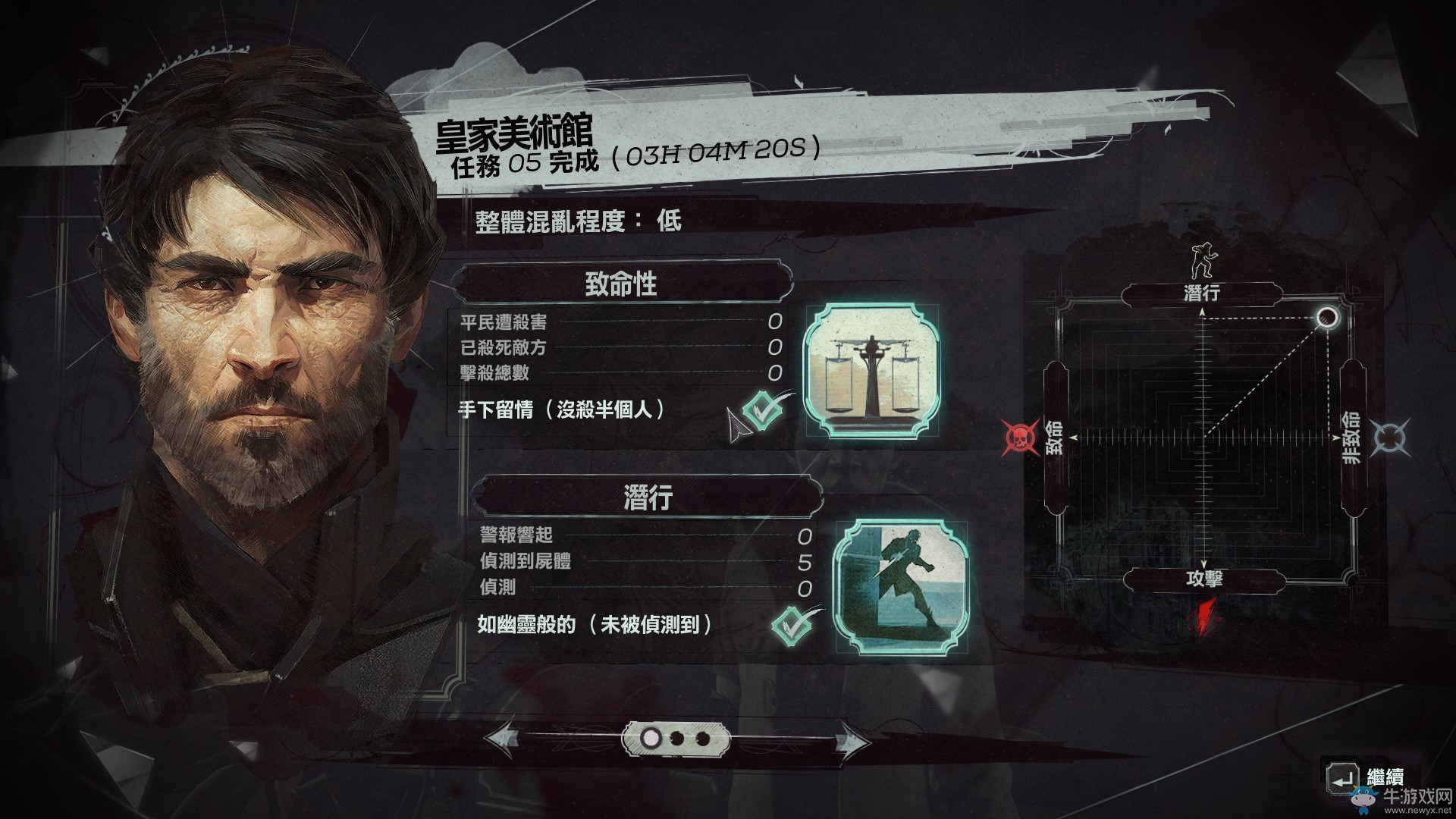Select the scales of justice icon
Screen dimensions: 1456x819
[872, 372]
